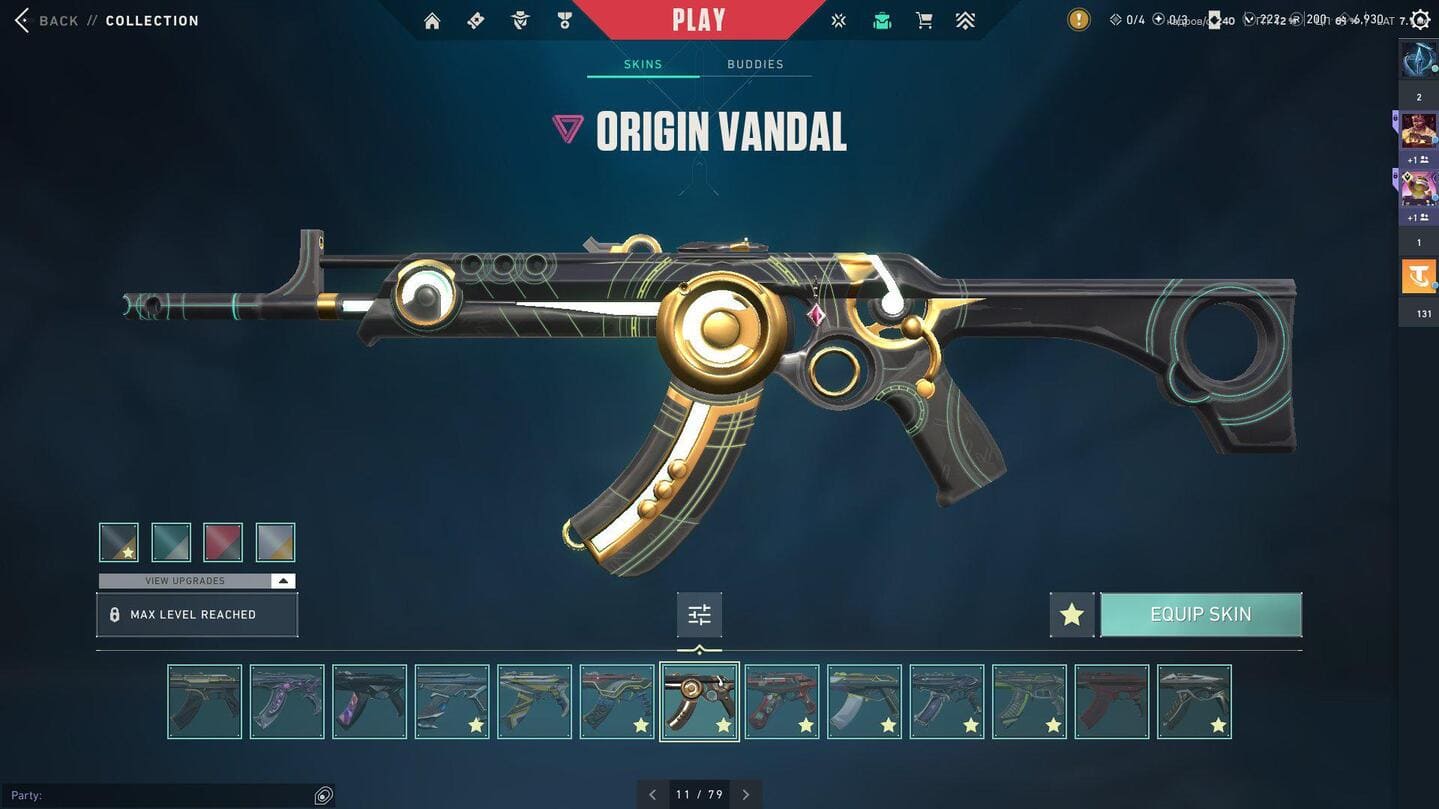Click the Max Level Reached button
Screen dimensions: 1439x809
click(197, 615)
